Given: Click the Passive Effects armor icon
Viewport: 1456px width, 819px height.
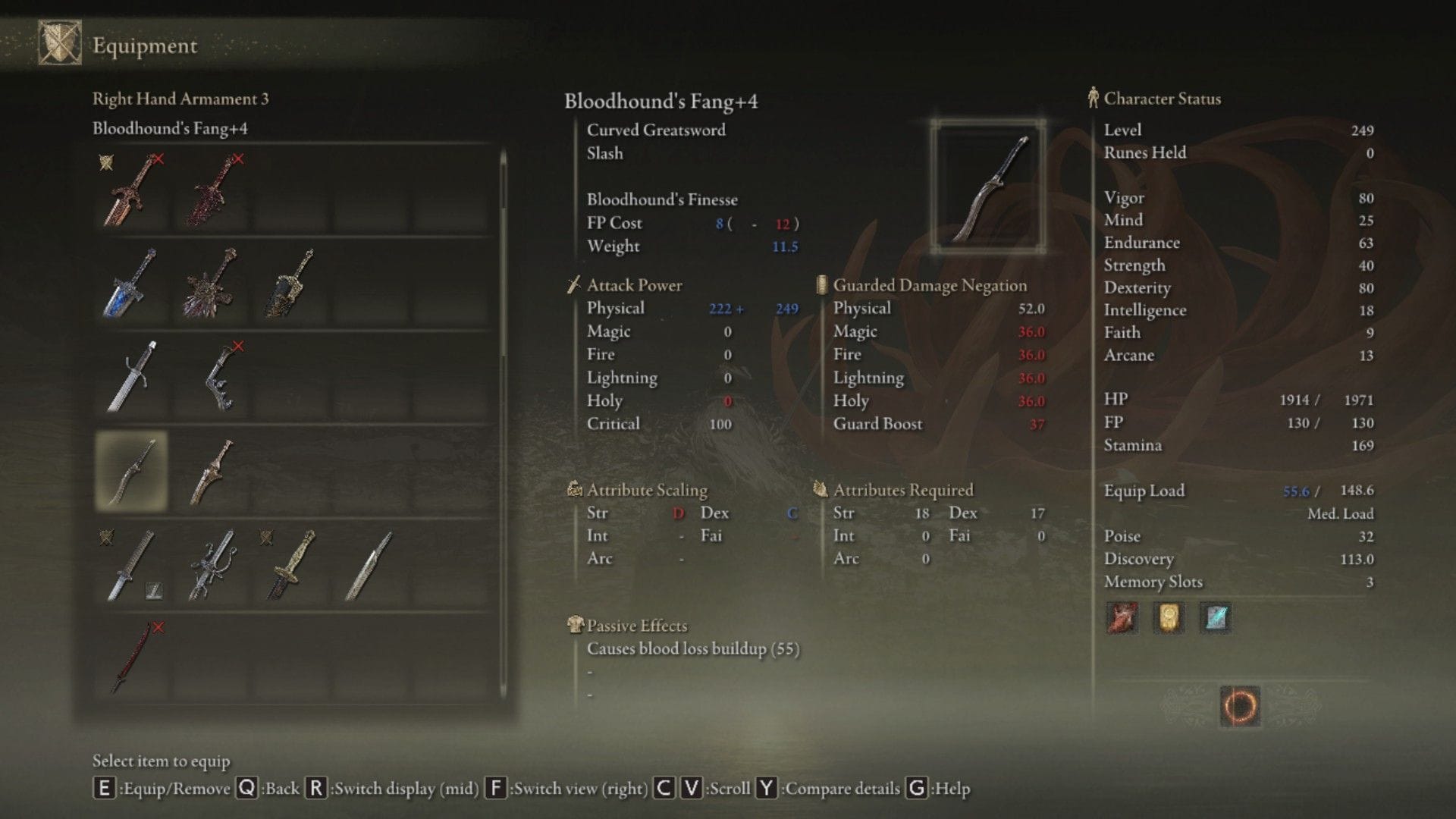Looking at the screenshot, I should click(576, 625).
